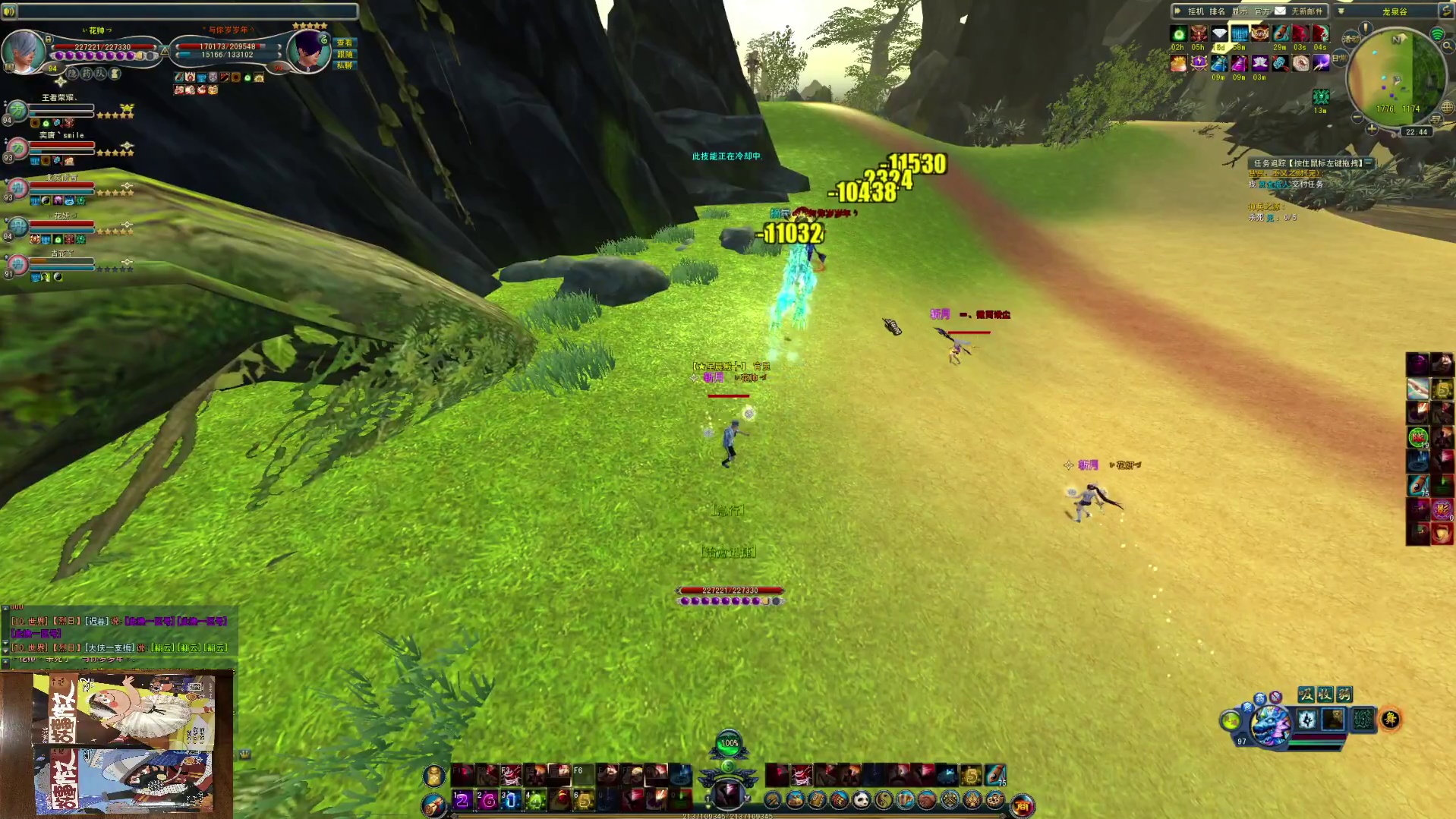Open the 日常 daily button by minimap
The height and width of the screenshot is (819, 1456).
pyautogui.click(x=1338, y=58)
